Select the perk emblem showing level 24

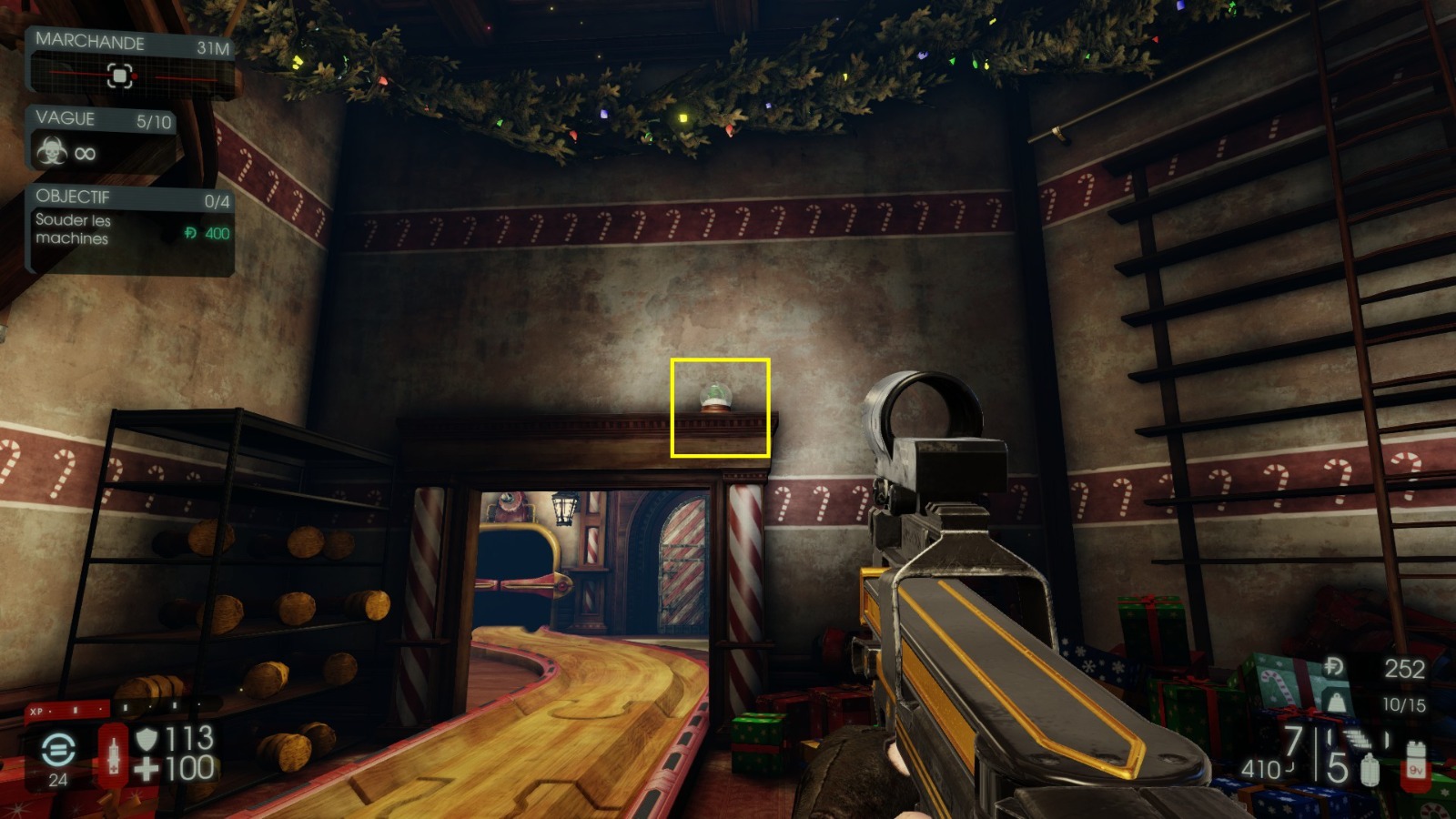(57, 751)
